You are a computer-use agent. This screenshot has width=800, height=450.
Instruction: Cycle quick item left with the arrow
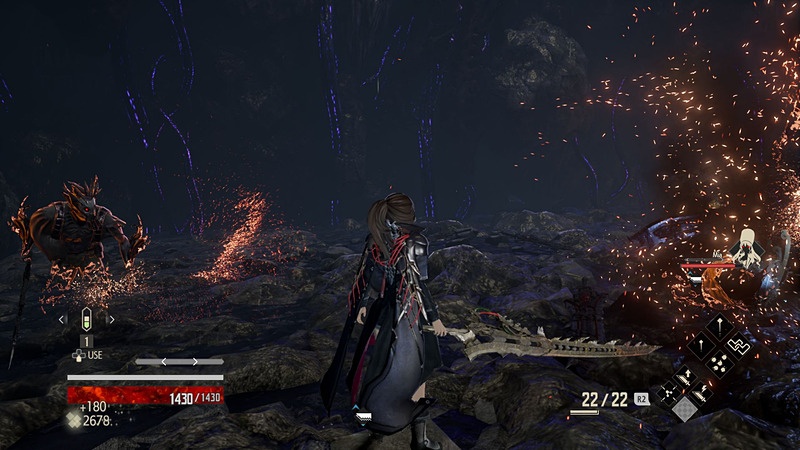click(63, 320)
